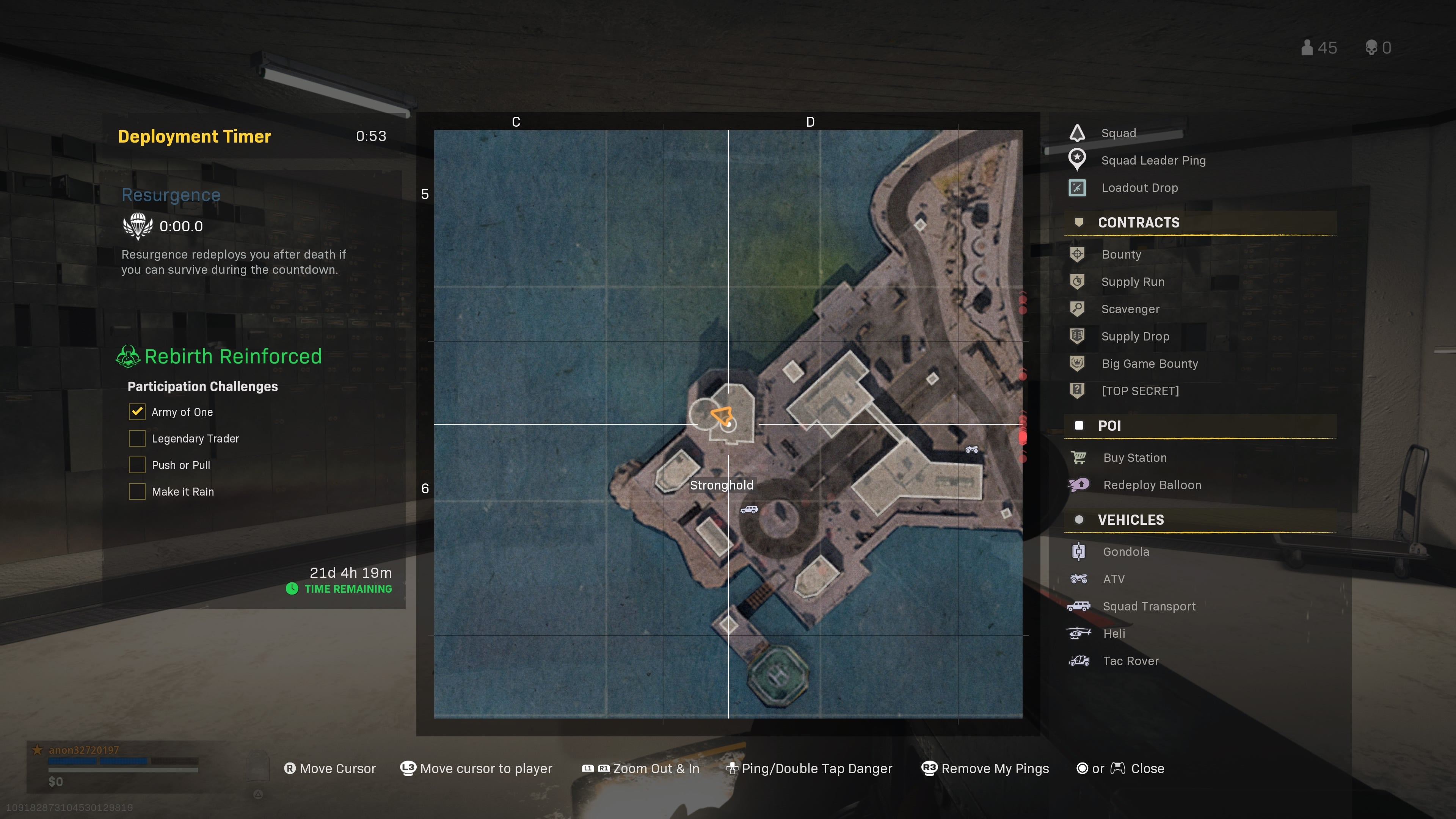Select the Redeploy Balloon icon

[x=1079, y=485]
